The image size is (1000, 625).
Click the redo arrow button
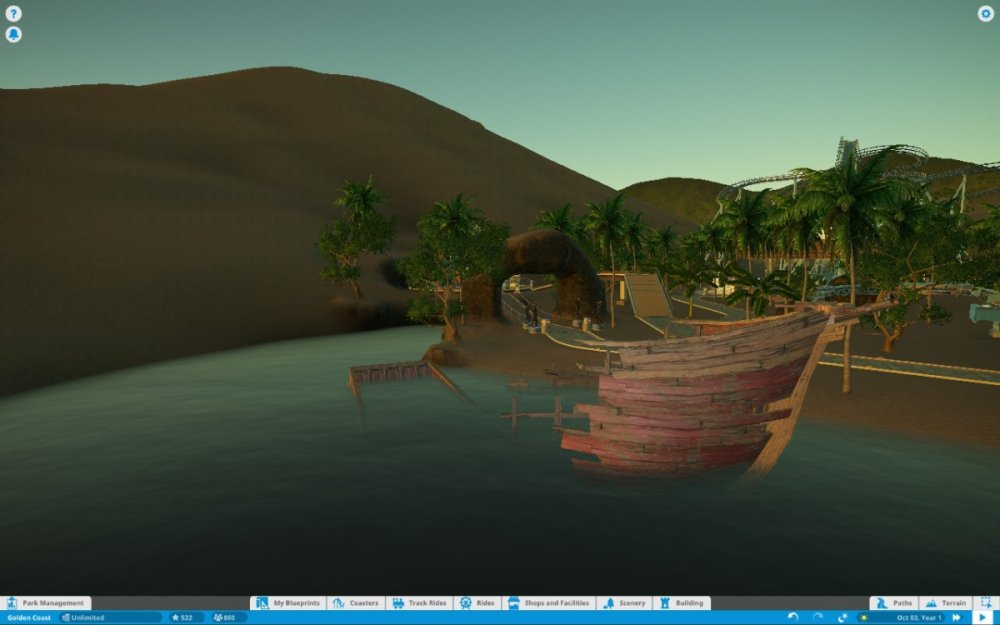click(818, 618)
